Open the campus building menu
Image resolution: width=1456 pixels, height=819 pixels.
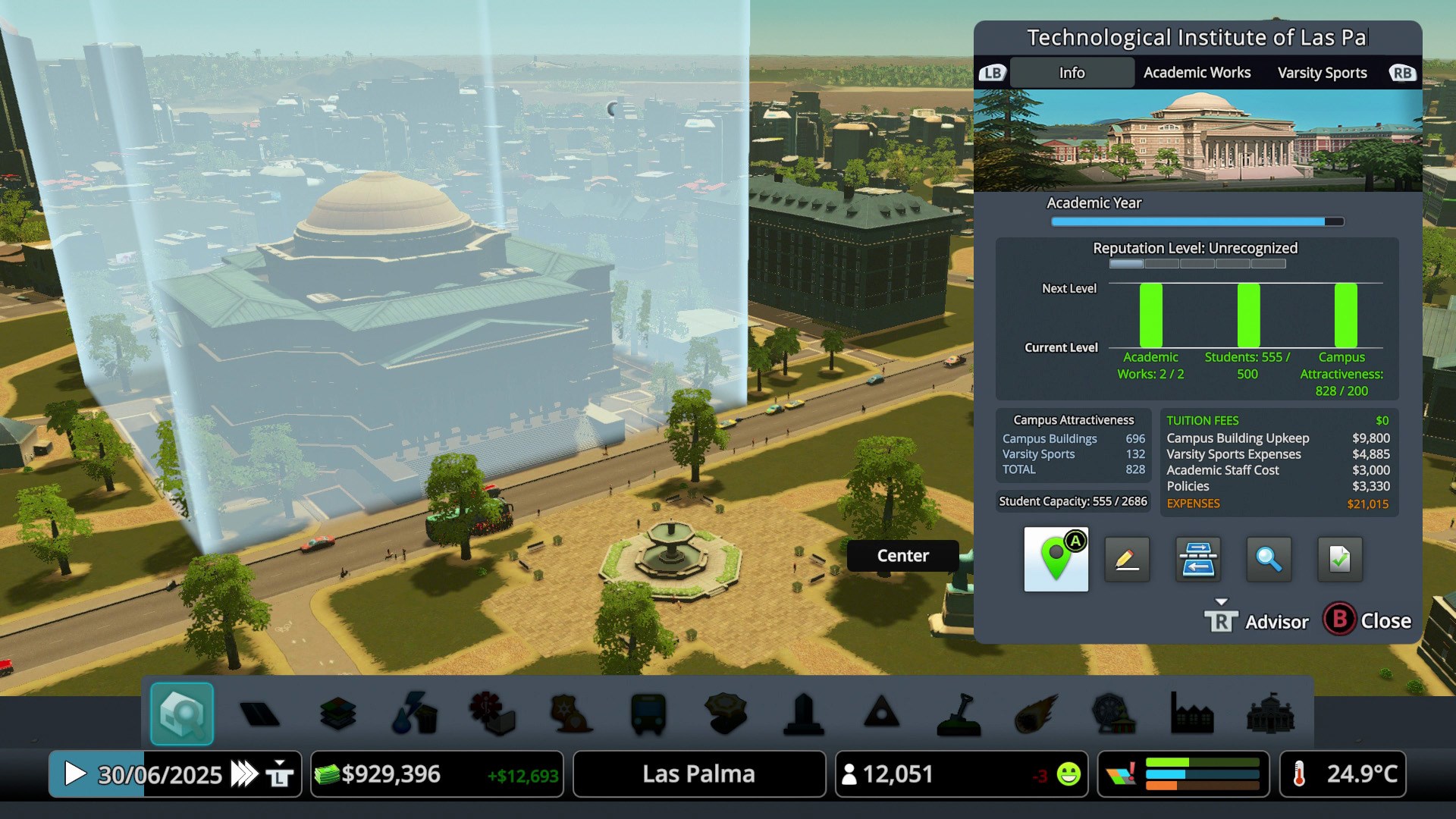tap(1270, 714)
